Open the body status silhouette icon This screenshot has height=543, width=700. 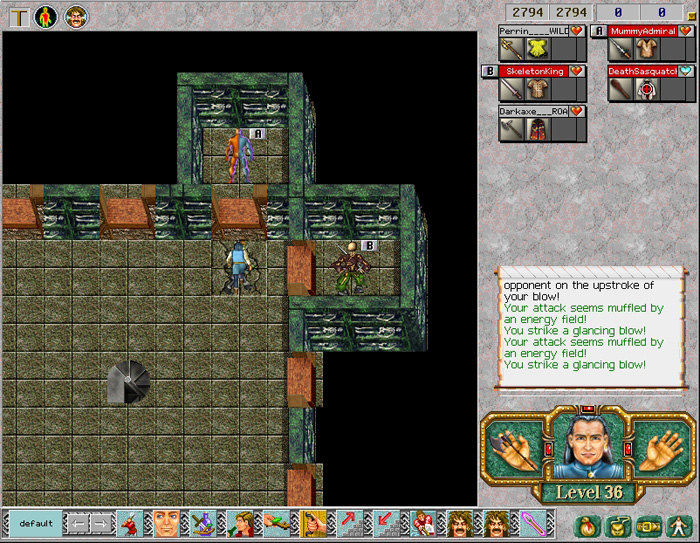click(47, 16)
